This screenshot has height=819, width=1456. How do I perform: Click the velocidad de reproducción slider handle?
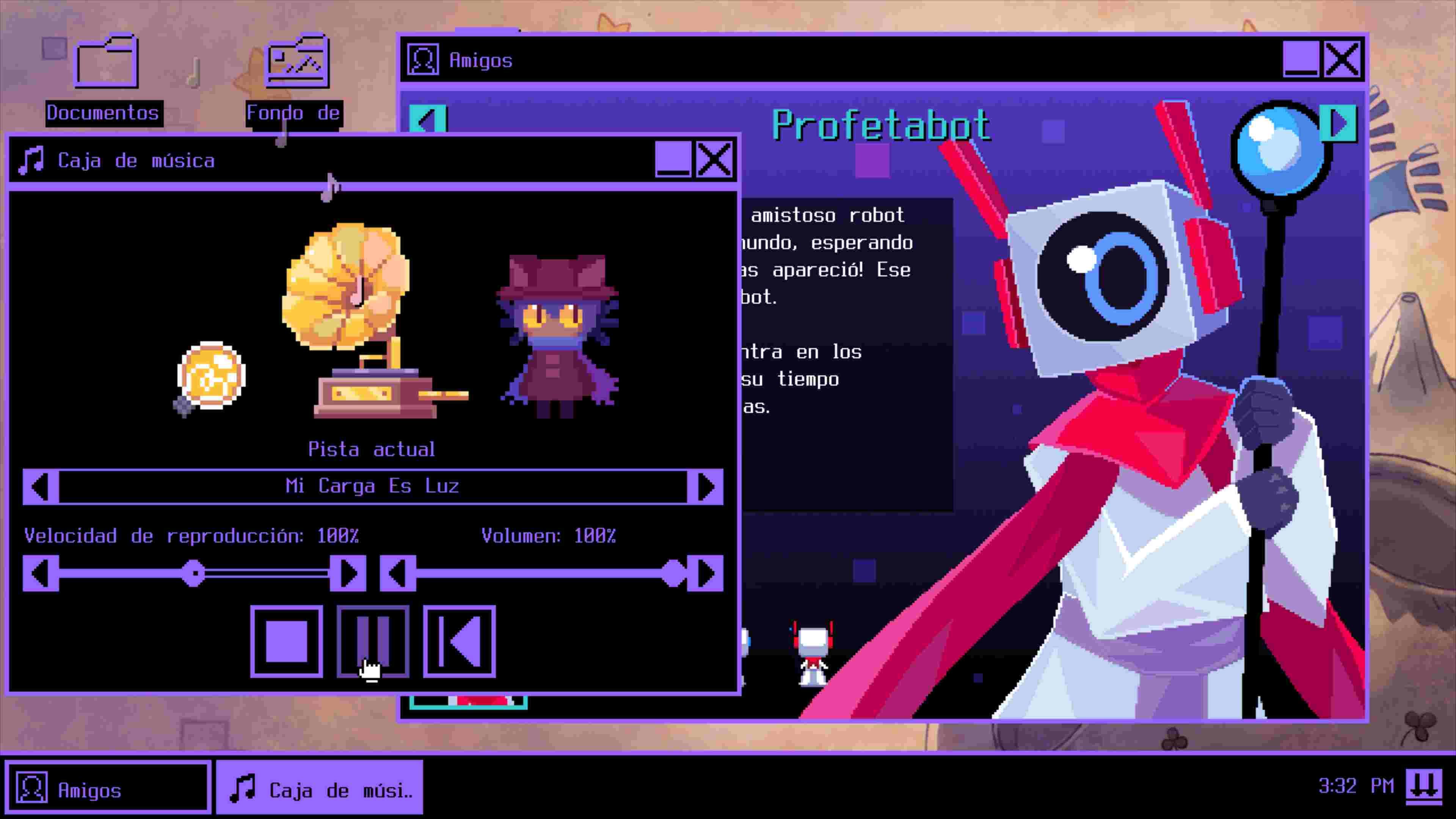194,573
